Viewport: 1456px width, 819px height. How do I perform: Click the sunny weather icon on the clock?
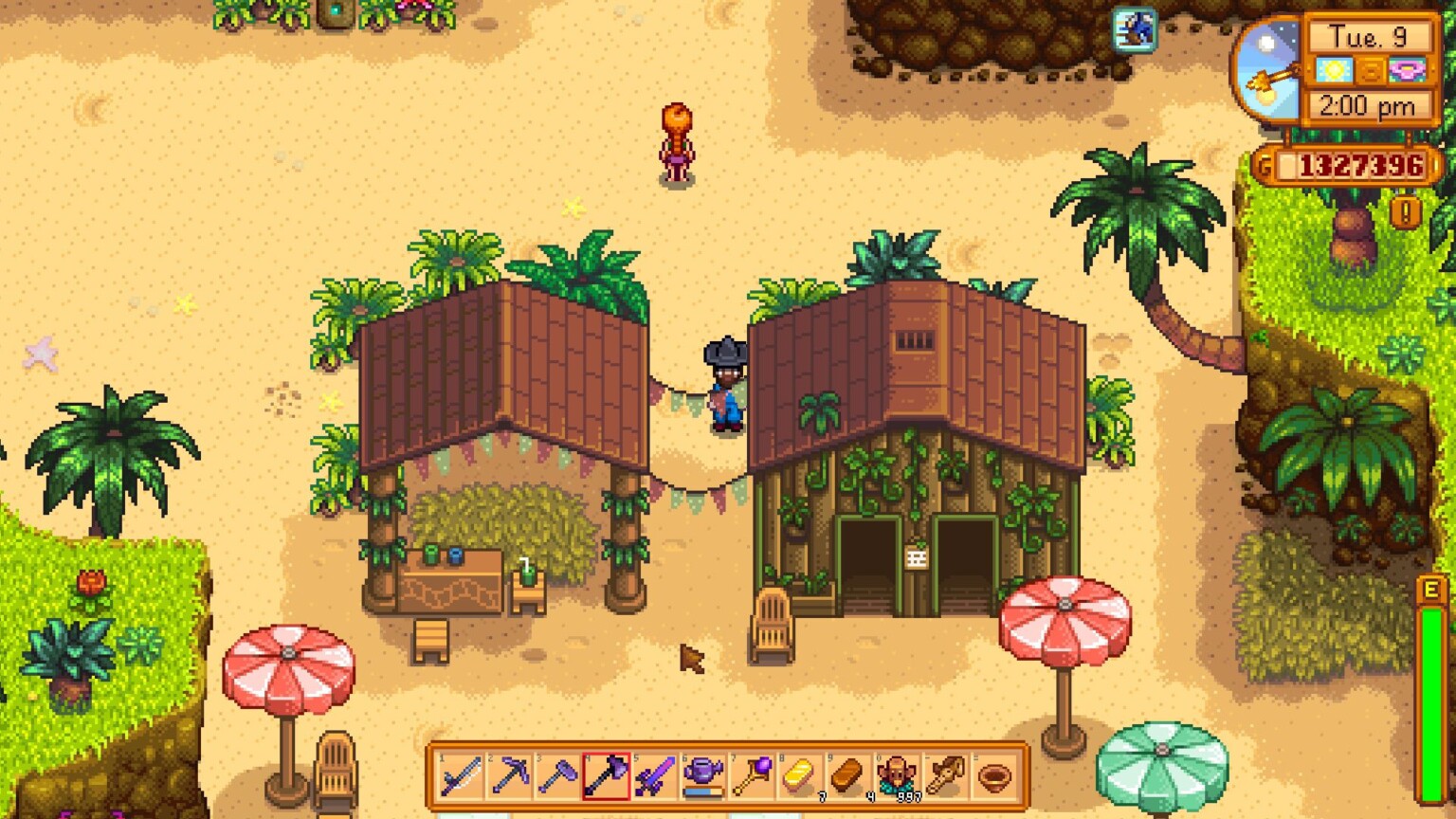1336,70
